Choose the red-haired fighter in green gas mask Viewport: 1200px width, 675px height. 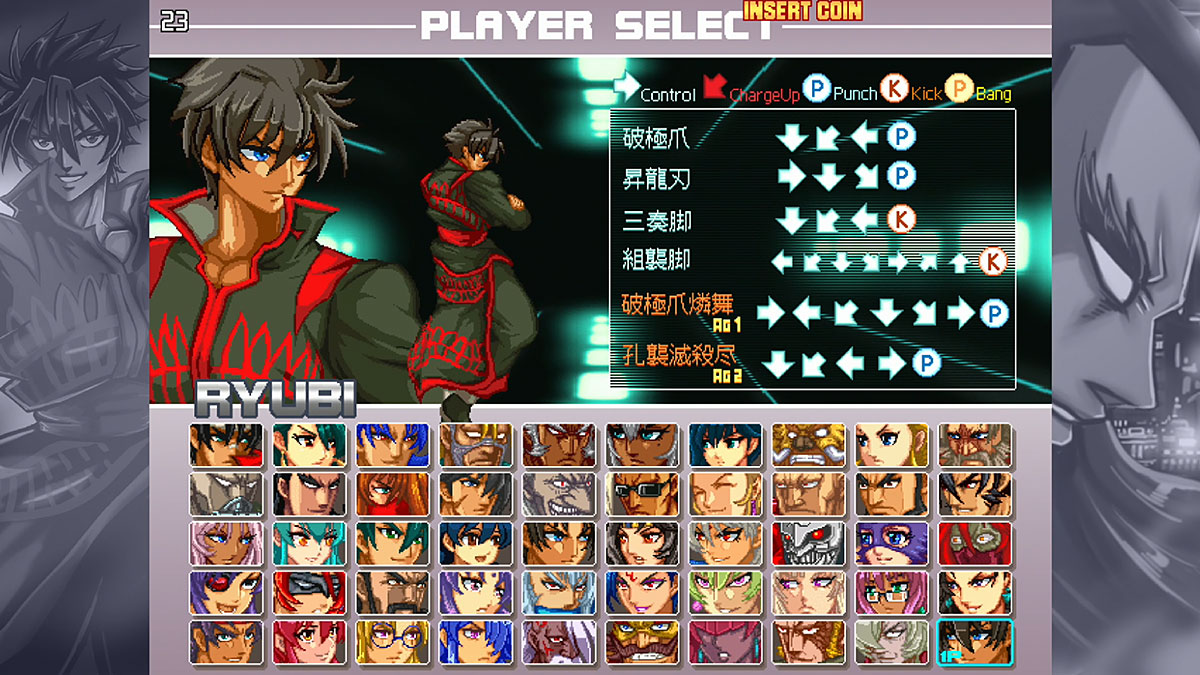pos(975,543)
